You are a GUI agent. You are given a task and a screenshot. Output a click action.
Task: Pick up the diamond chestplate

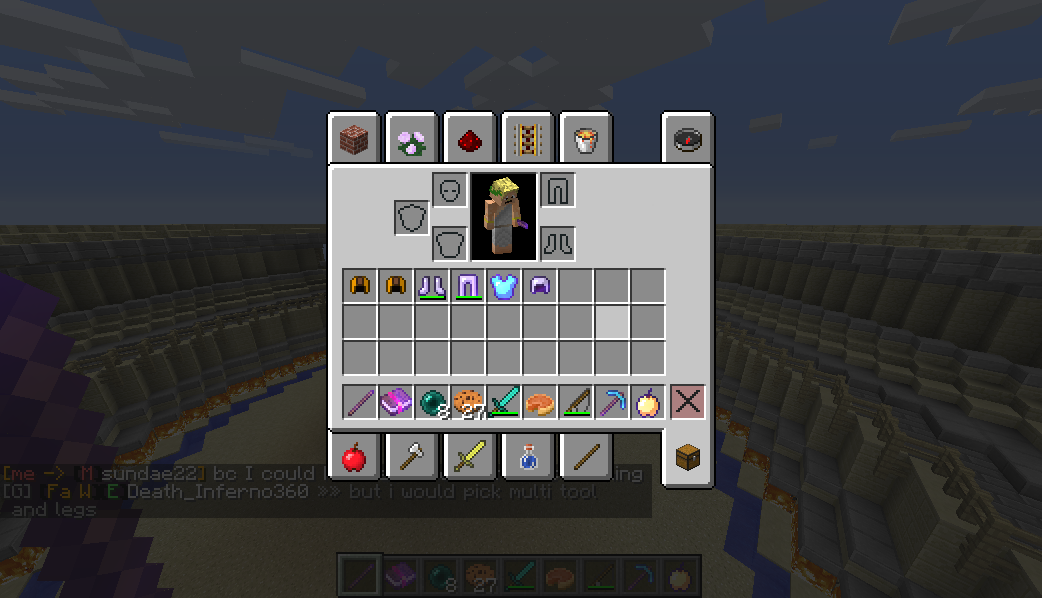coord(504,287)
